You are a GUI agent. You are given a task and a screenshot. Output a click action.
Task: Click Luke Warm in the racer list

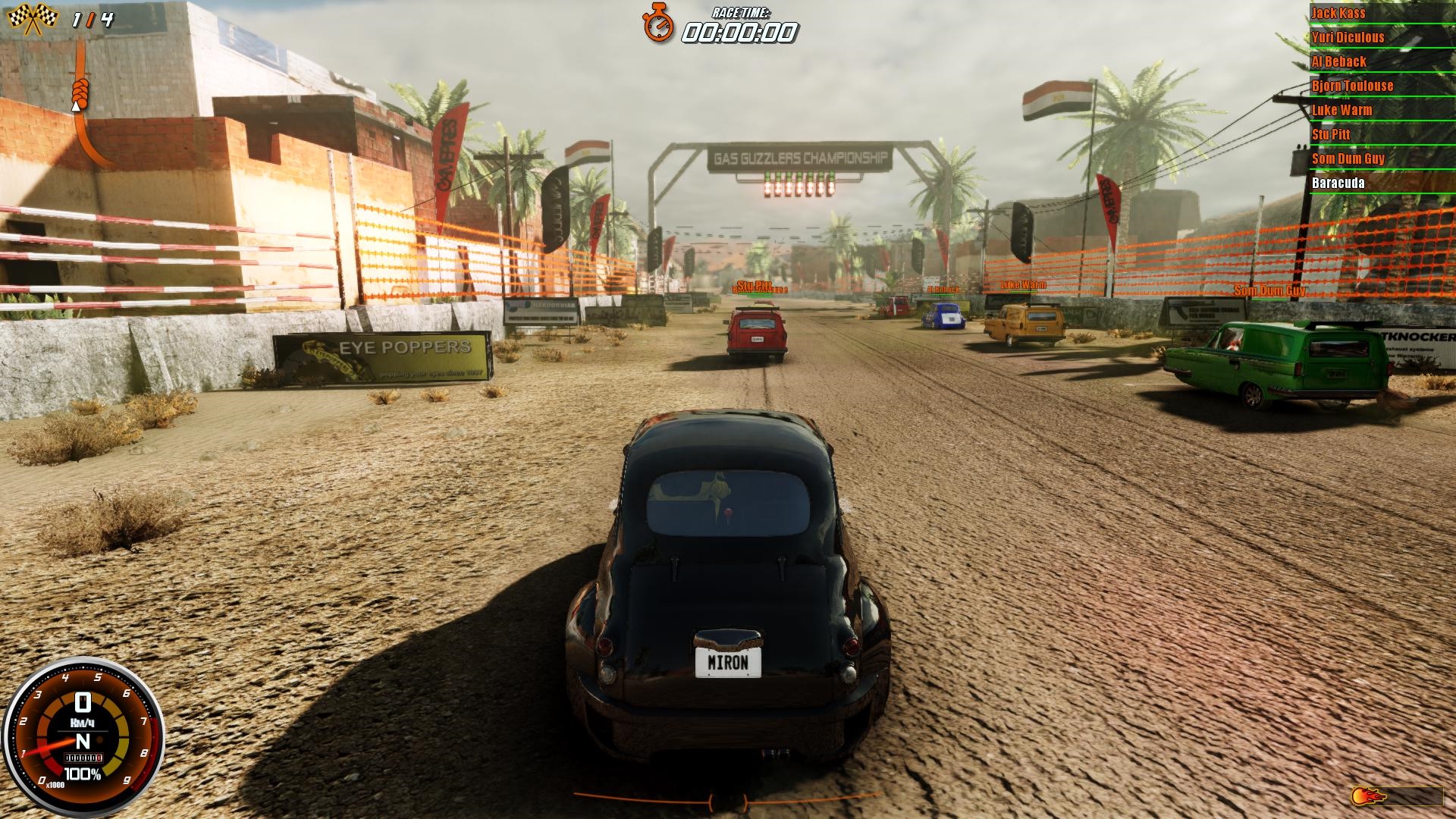pos(1341,110)
